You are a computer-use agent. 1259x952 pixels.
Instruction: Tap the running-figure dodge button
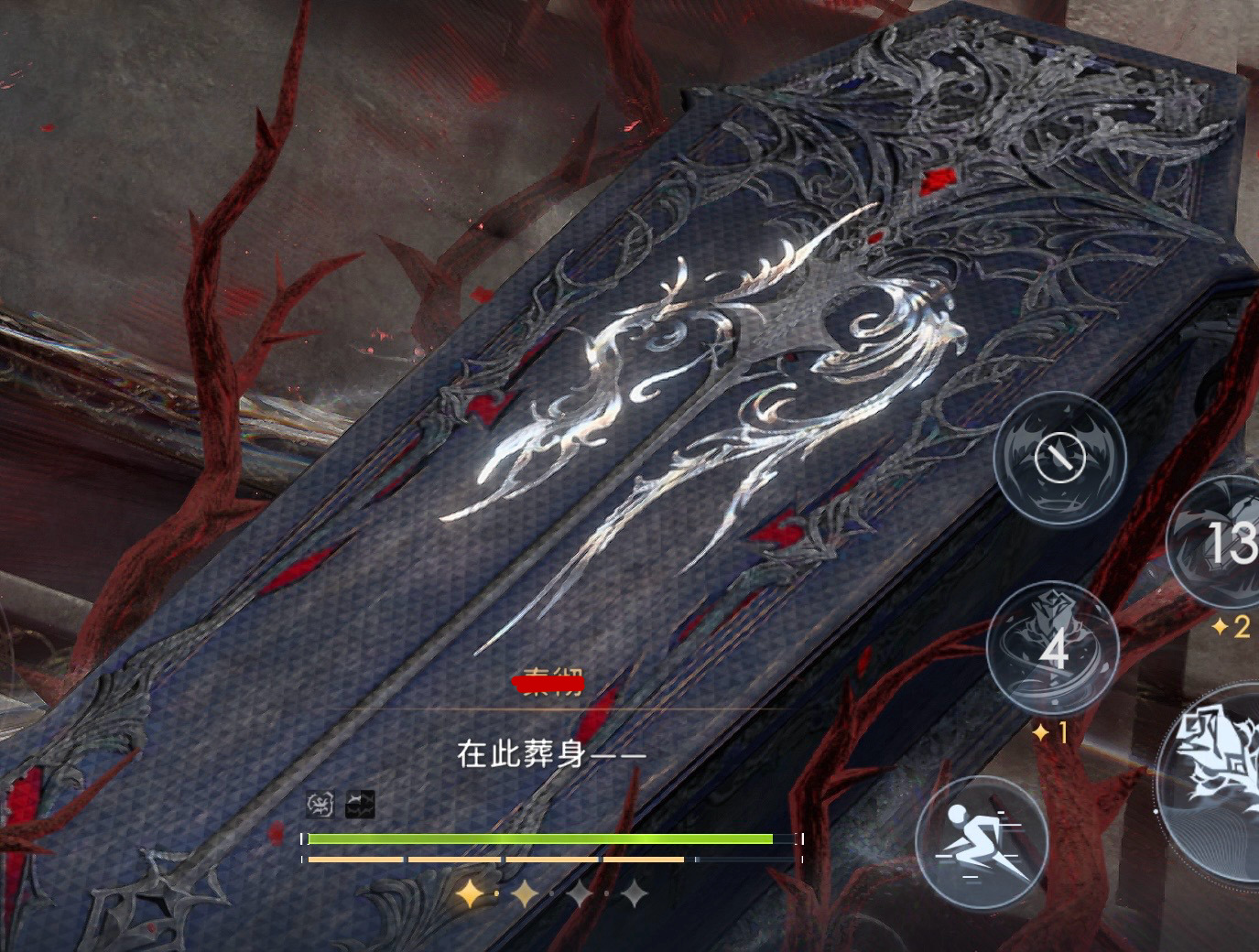click(x=982, y=843)
